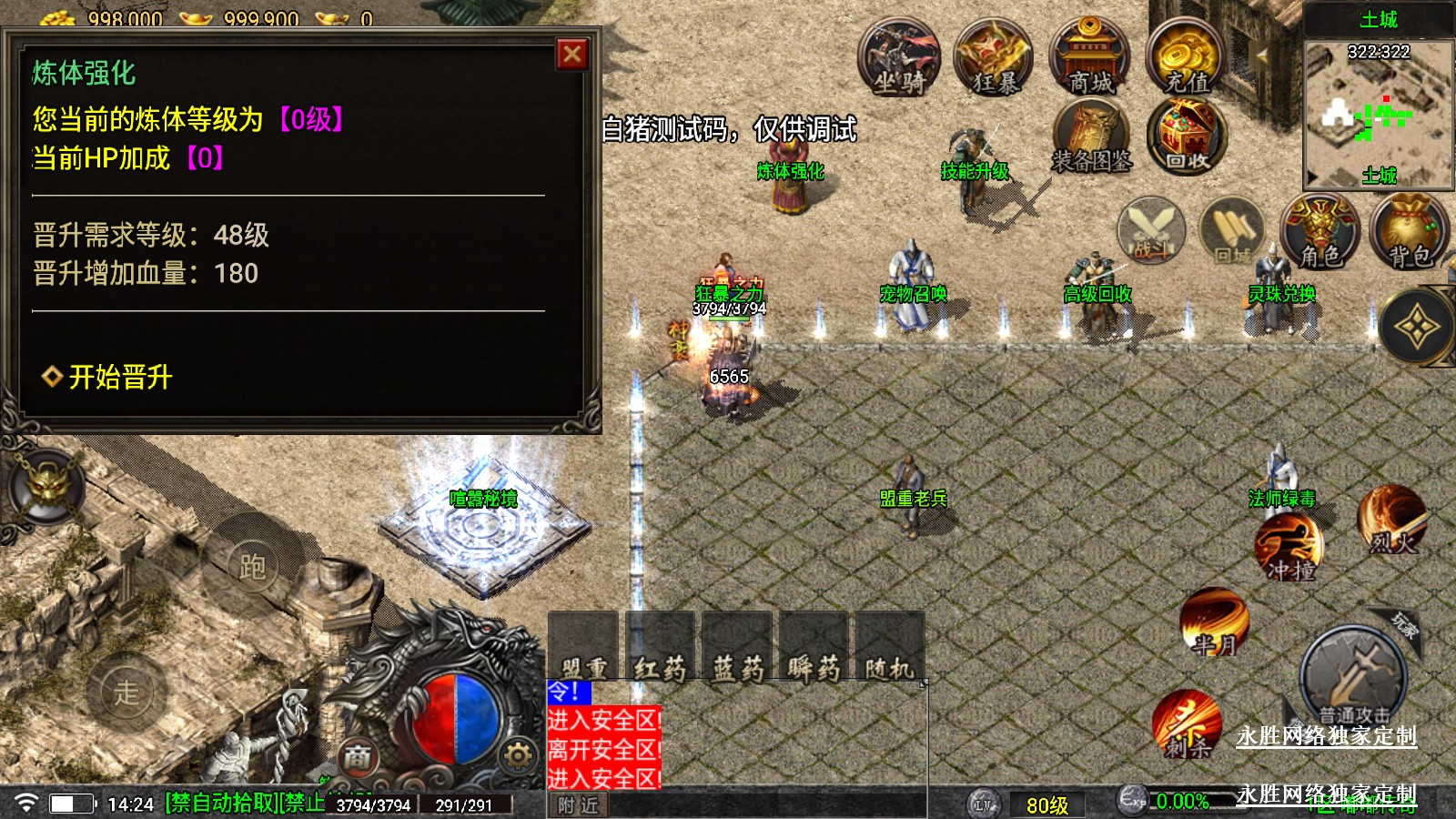
Task: Open the 角色 character sheet
Action: 1319,232
